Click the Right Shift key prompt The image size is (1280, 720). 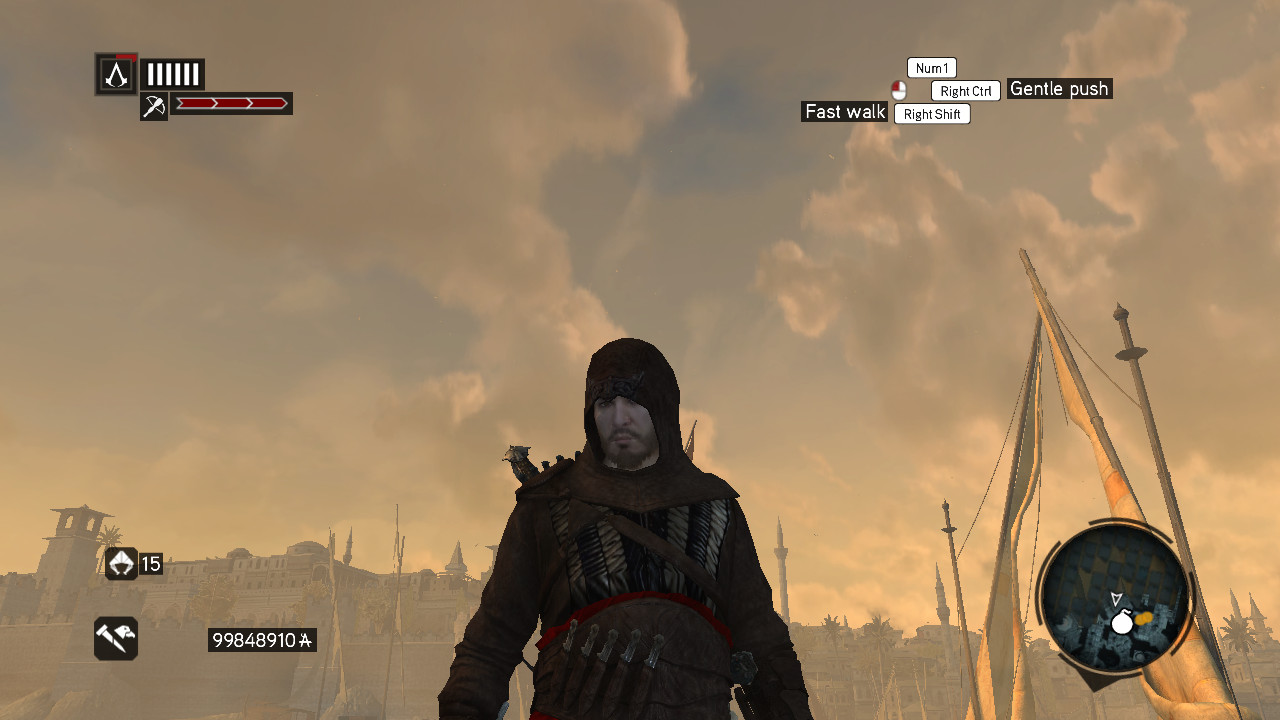pos(932,113)
